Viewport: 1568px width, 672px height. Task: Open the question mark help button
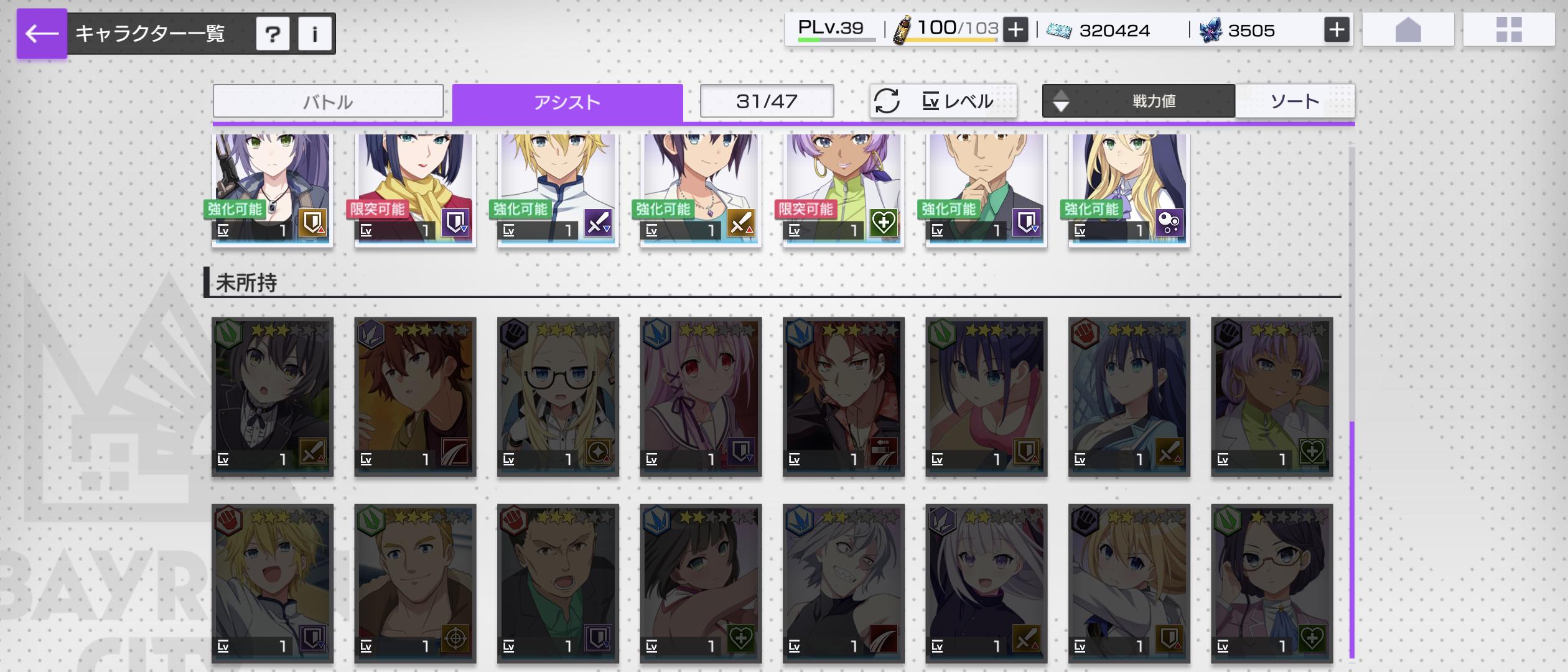point(273,34)
